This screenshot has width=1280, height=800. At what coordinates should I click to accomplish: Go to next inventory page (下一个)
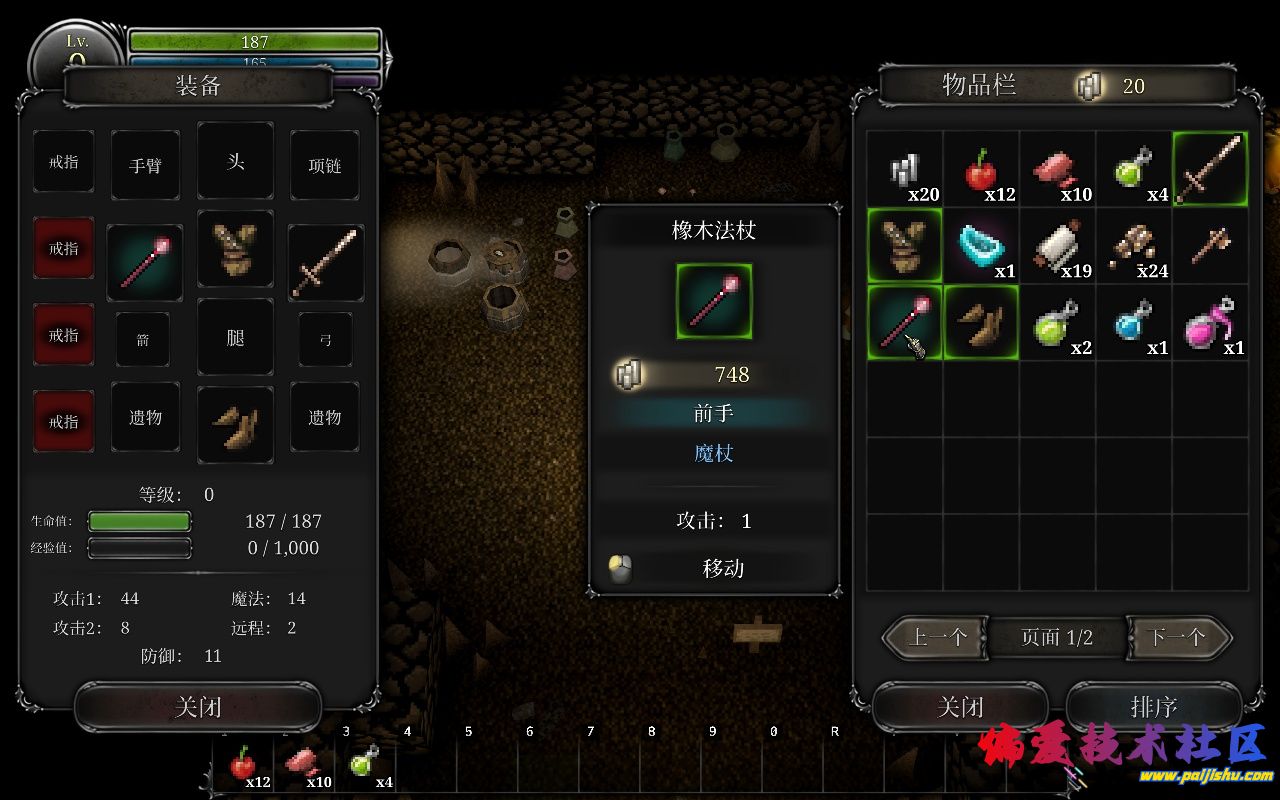coord(1177,637)
